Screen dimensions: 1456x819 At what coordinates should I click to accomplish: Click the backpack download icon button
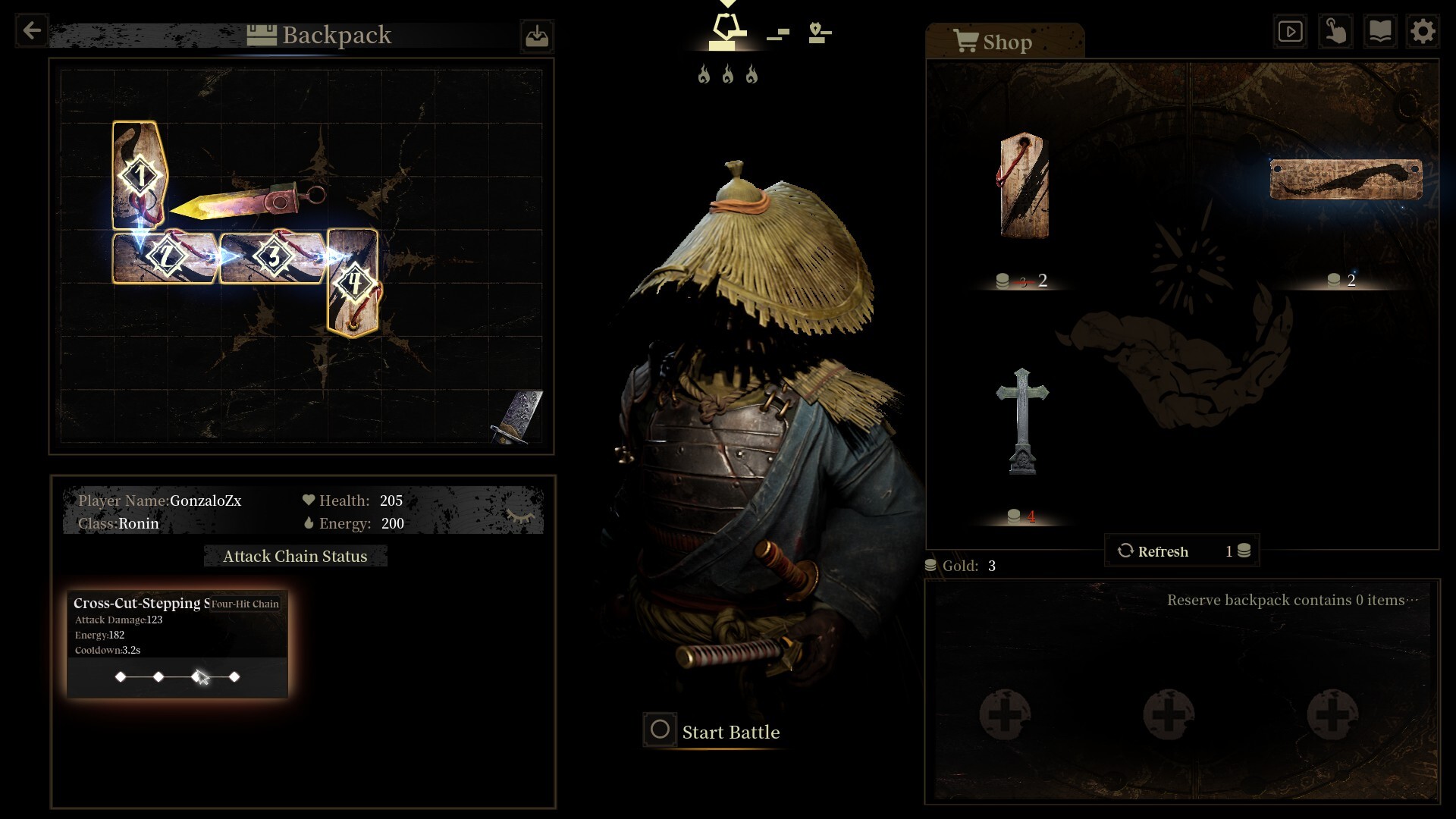(537, 36)
